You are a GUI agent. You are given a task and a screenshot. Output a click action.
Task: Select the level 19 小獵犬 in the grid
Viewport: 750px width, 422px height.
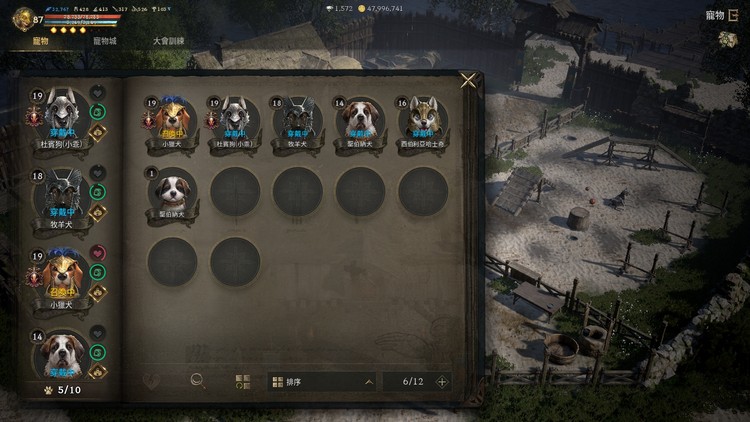pos(172,120)
